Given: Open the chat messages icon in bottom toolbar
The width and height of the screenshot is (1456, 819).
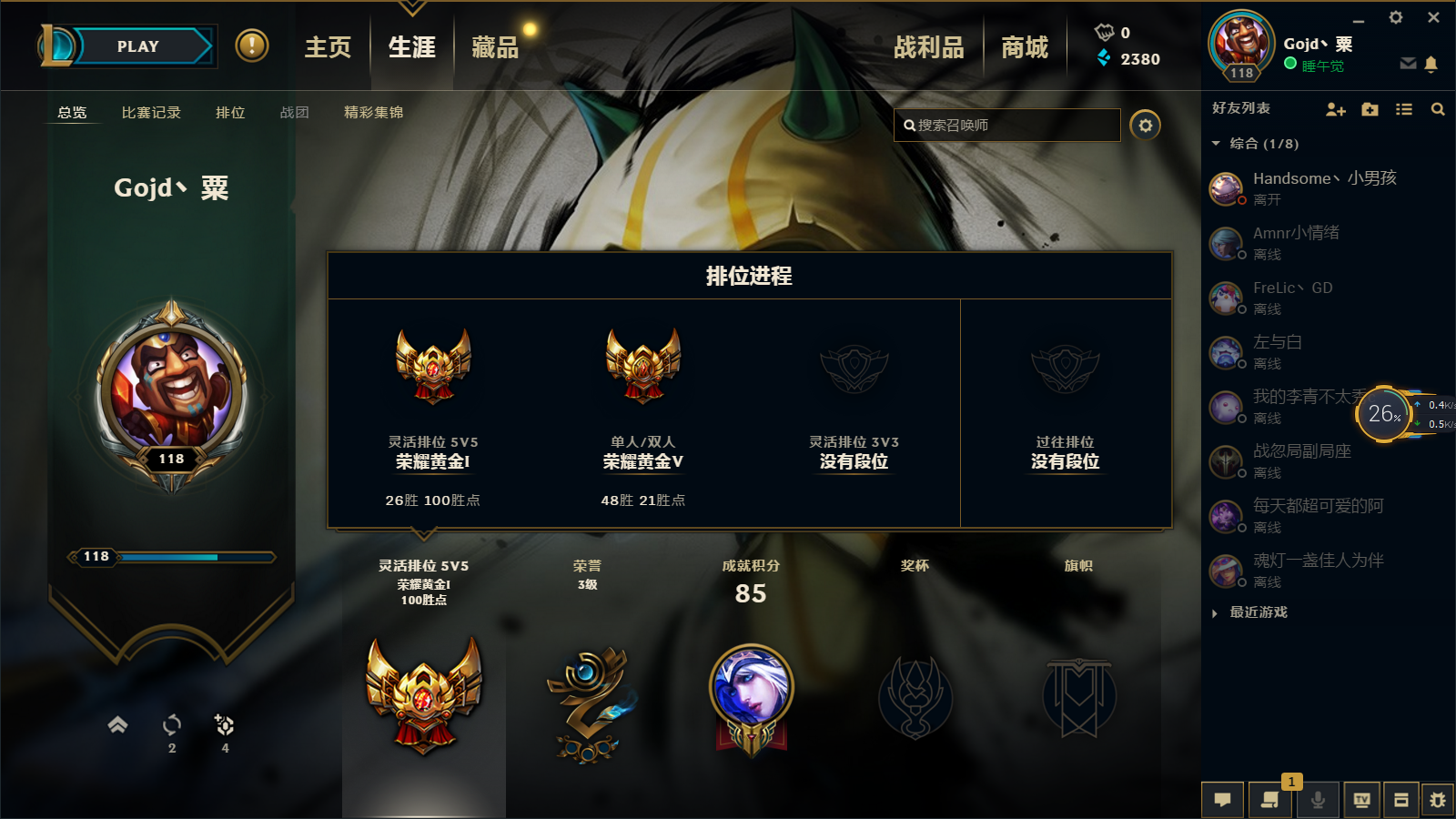Looking at the screenshot, I should [x=1223, y=800].
